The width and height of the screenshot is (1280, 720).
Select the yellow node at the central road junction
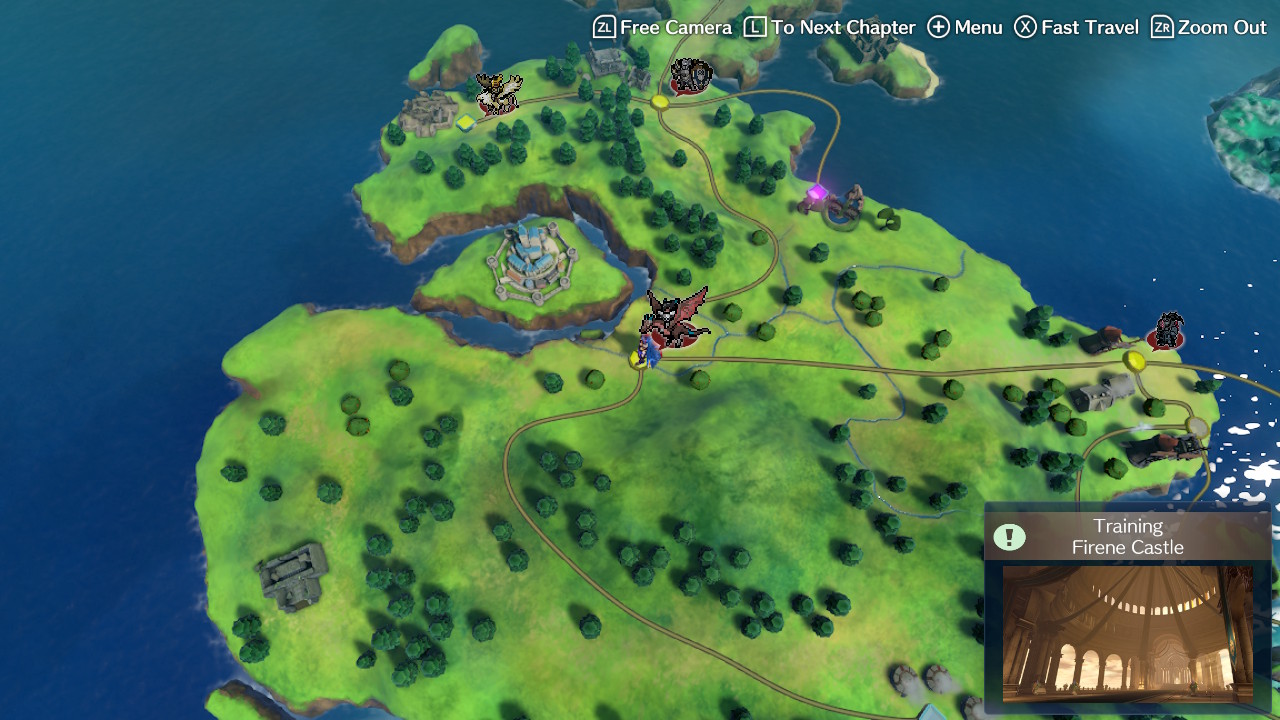pyautogui.click(x=660, y=102)
